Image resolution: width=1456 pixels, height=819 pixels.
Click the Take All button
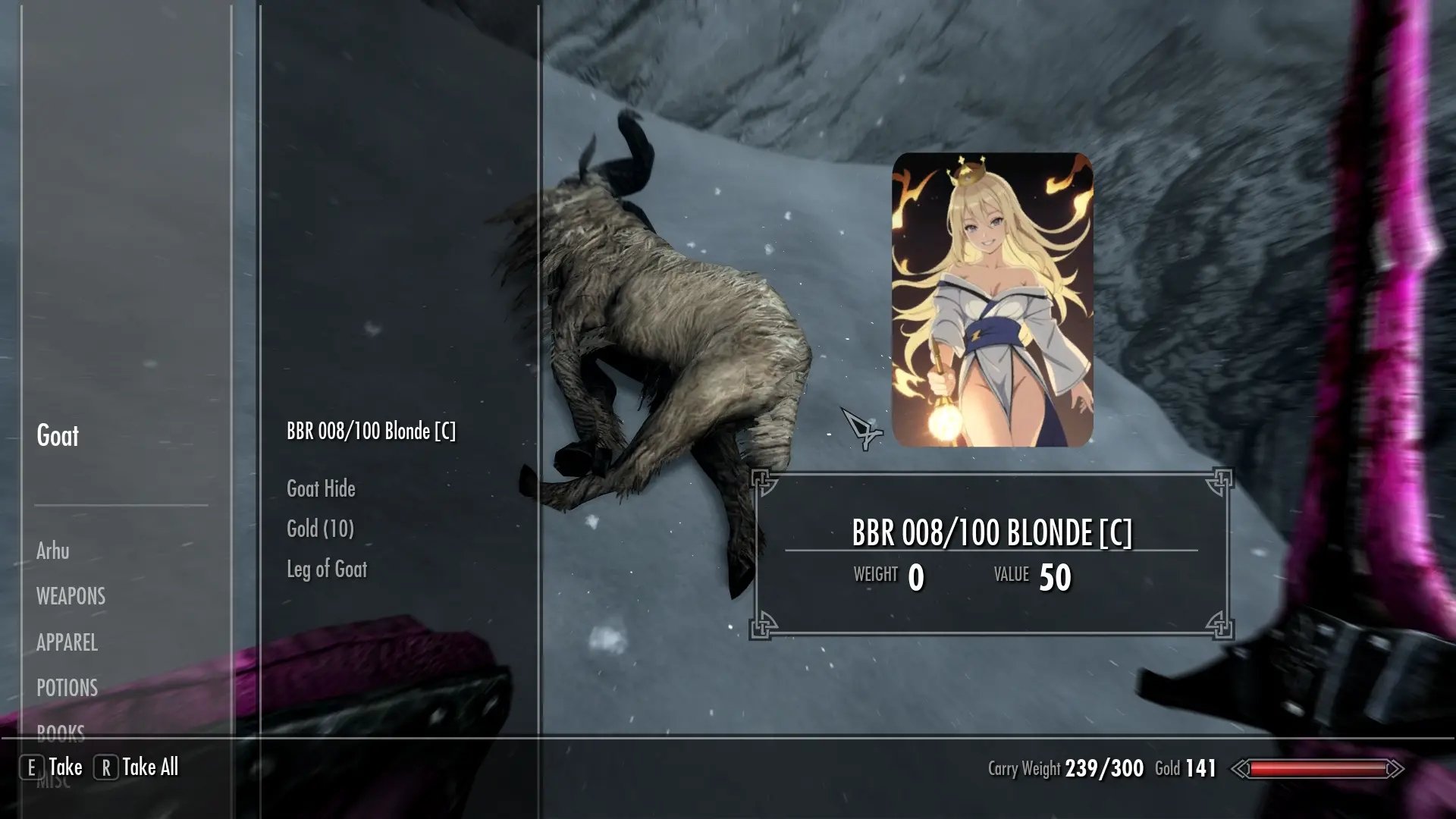tap(137, 767)
